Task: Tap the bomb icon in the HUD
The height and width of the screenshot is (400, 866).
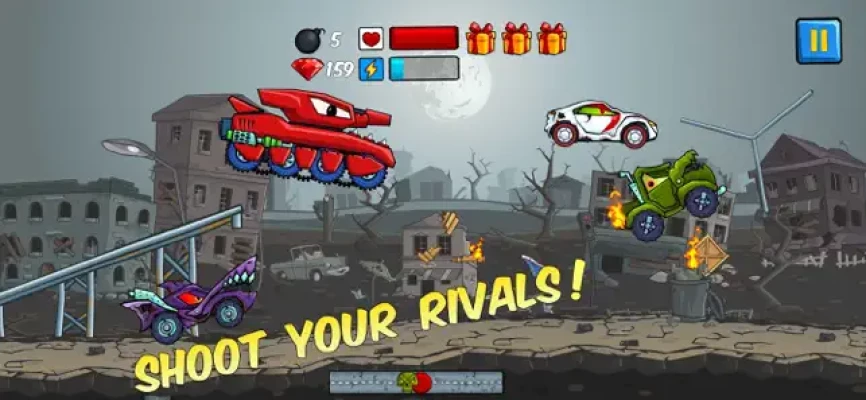Action: pos(307,40)
